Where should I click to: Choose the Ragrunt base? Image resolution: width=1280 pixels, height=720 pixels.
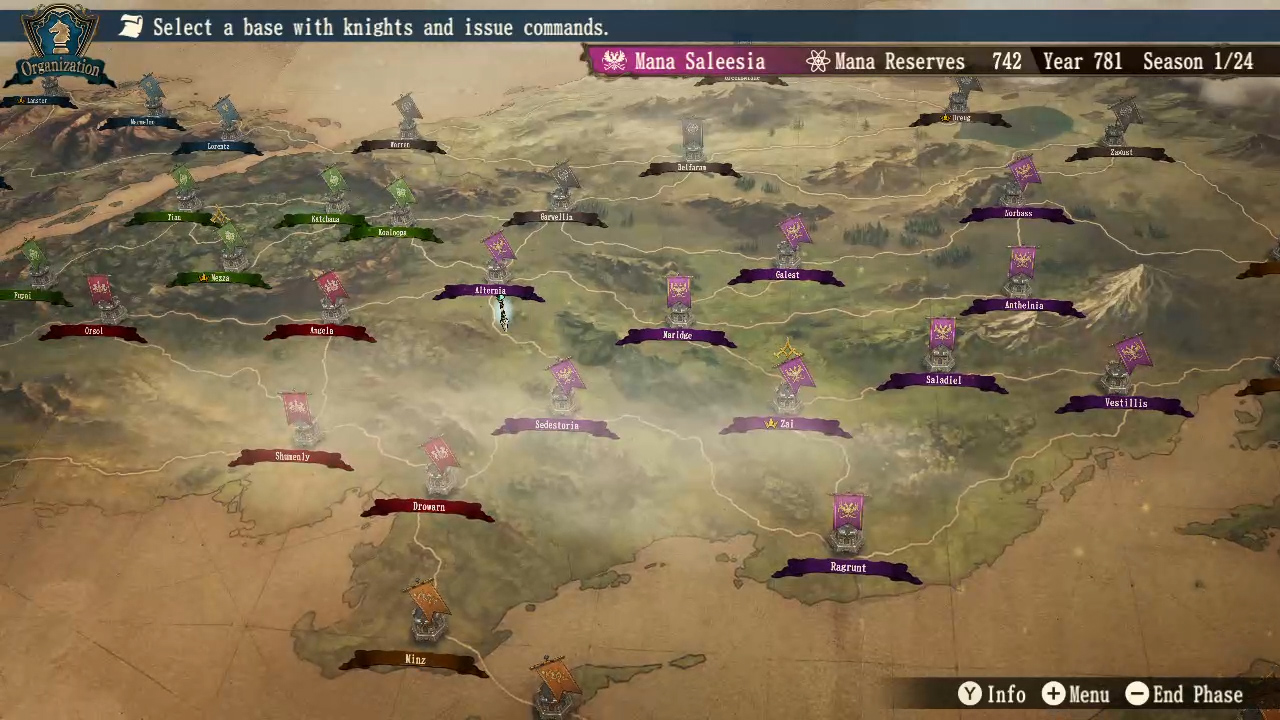point(848,568)
